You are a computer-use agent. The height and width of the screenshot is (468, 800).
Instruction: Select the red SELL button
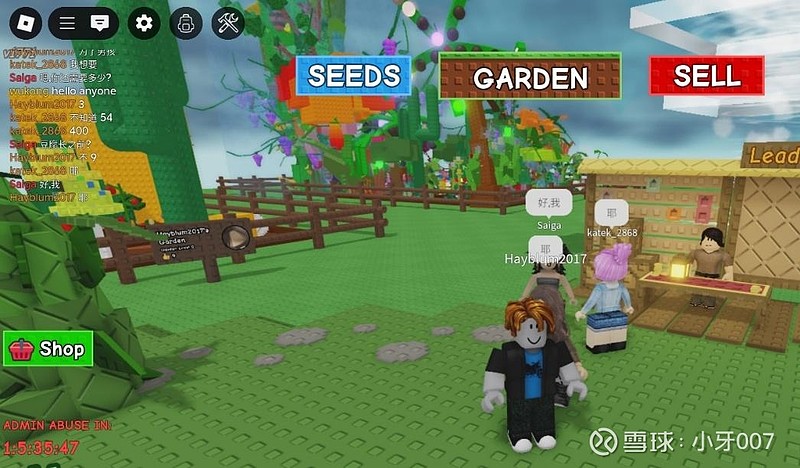tap(706, 75)
